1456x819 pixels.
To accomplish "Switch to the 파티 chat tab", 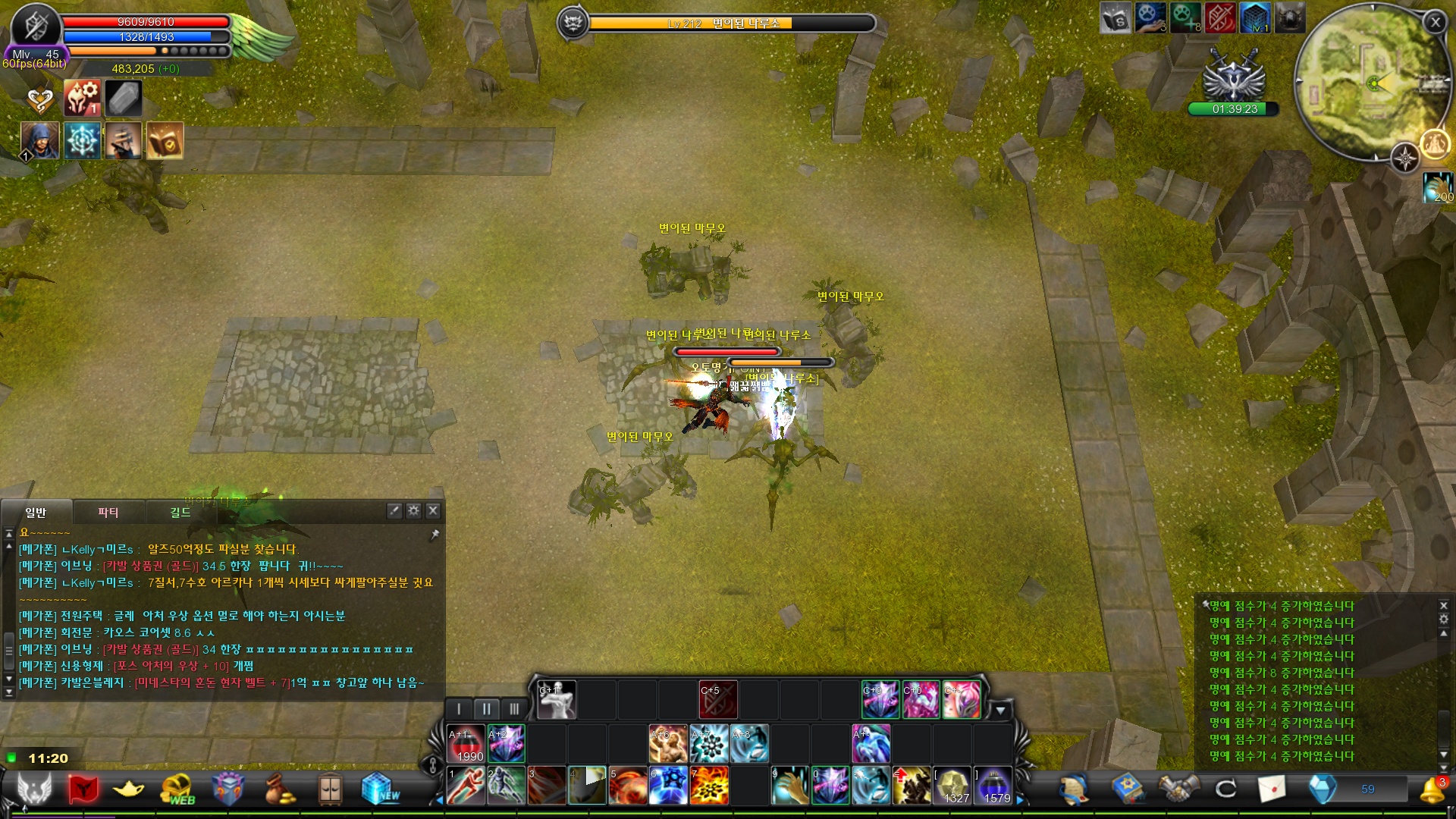I will (x=108, y=513).
